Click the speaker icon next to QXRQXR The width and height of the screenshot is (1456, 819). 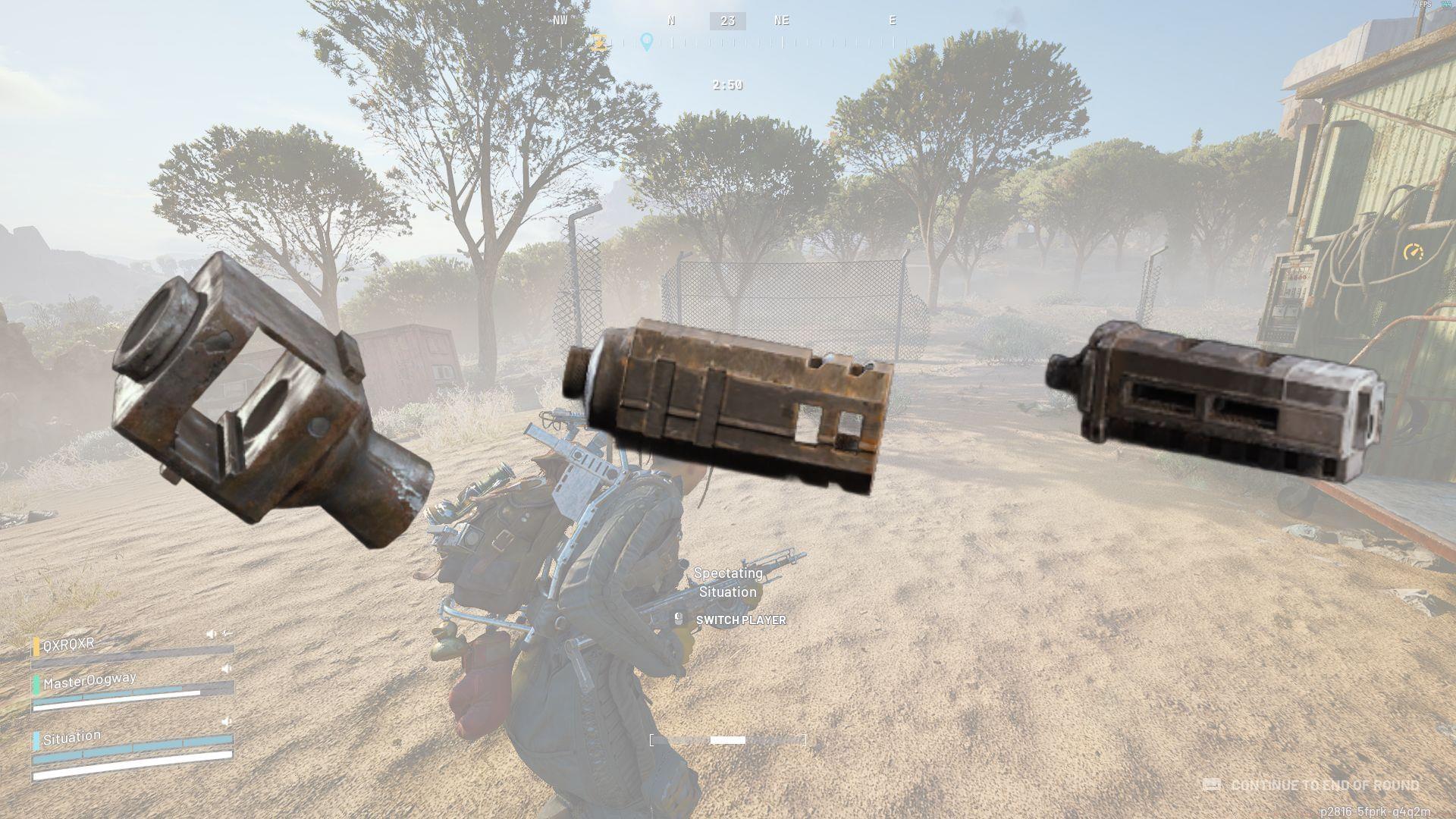(211, 633)
